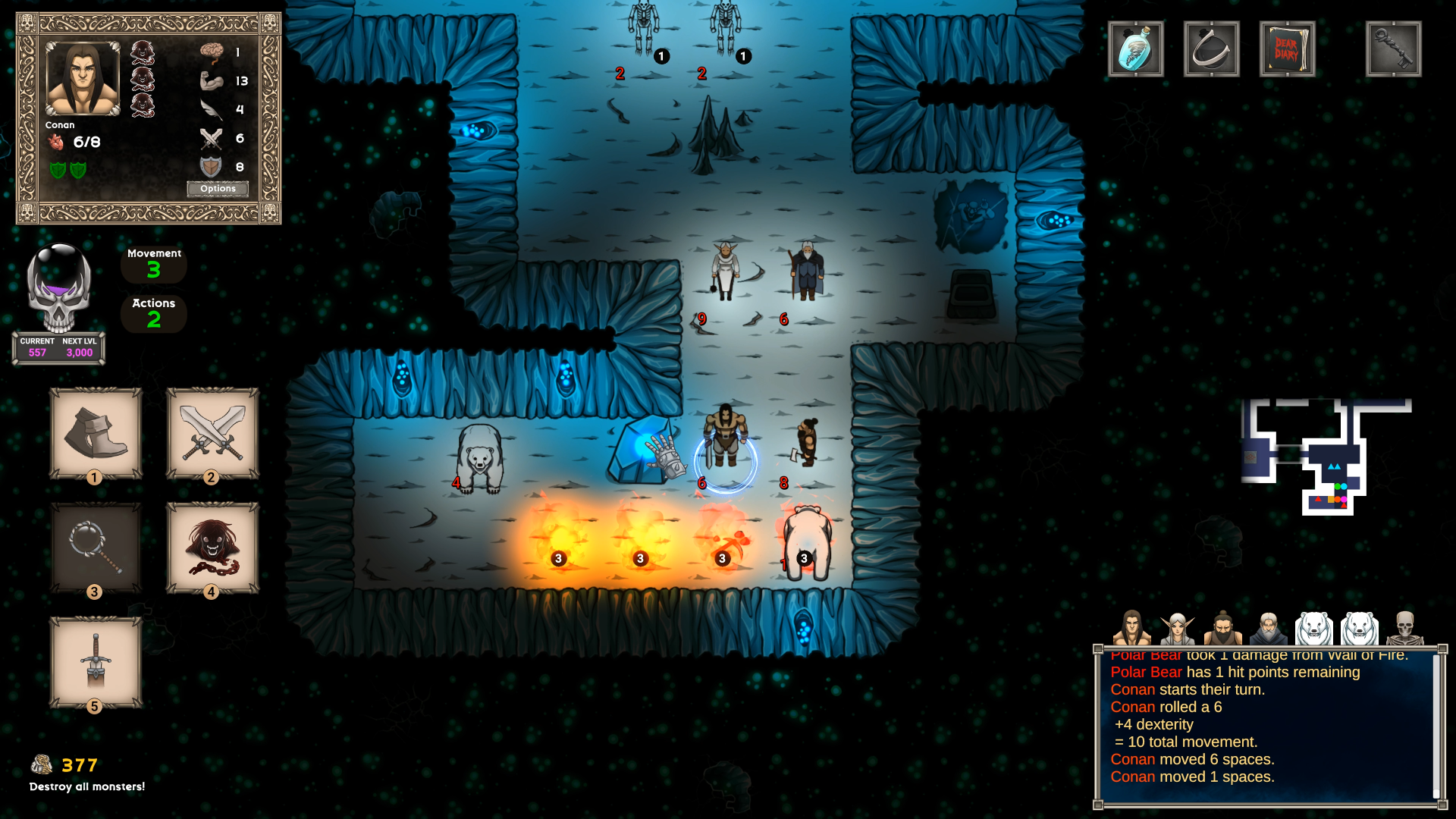
Task: Select the skeleton portrait in turn order
Action: [x=1404, y=629]
